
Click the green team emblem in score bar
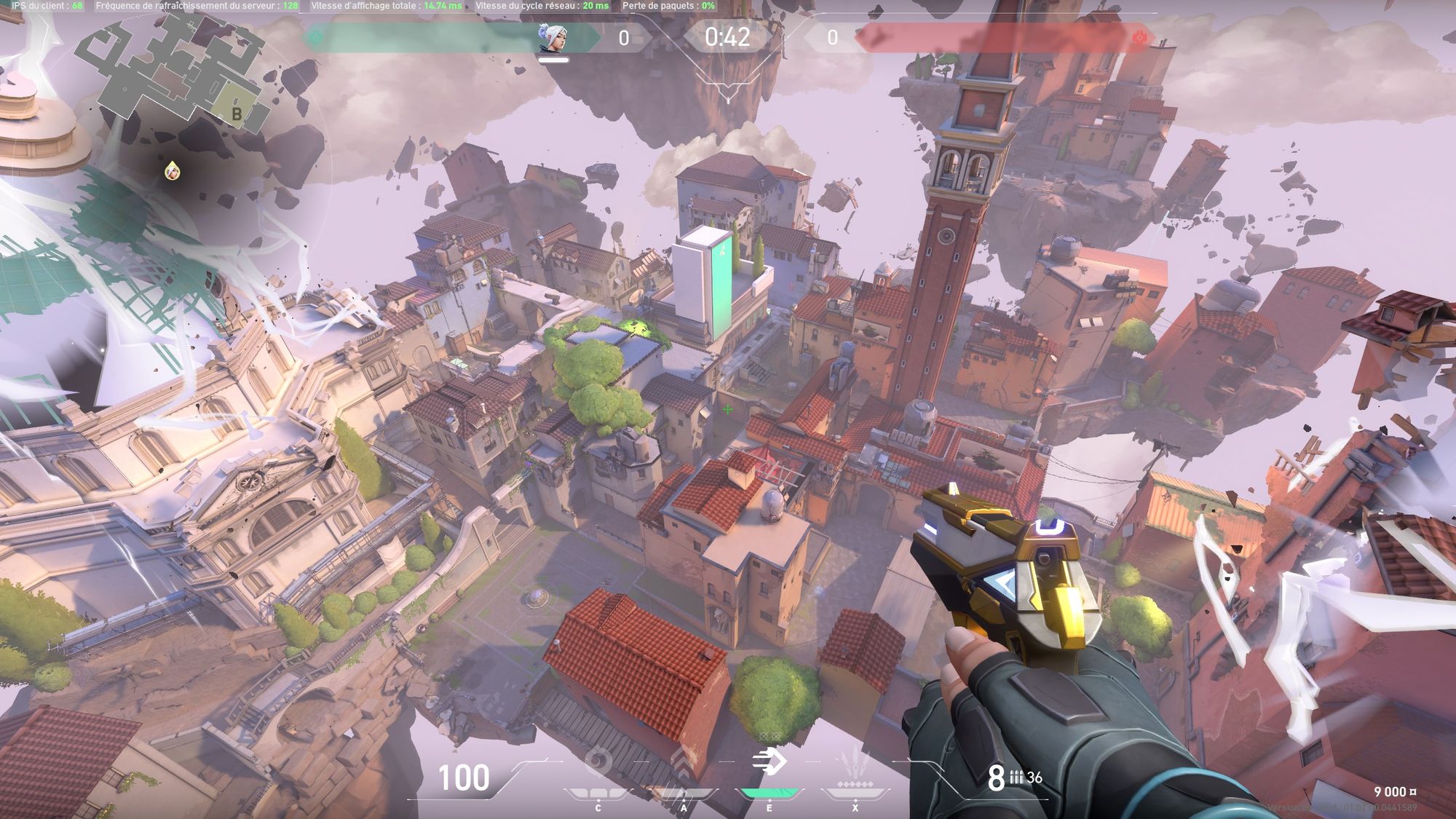coord(315,38)
